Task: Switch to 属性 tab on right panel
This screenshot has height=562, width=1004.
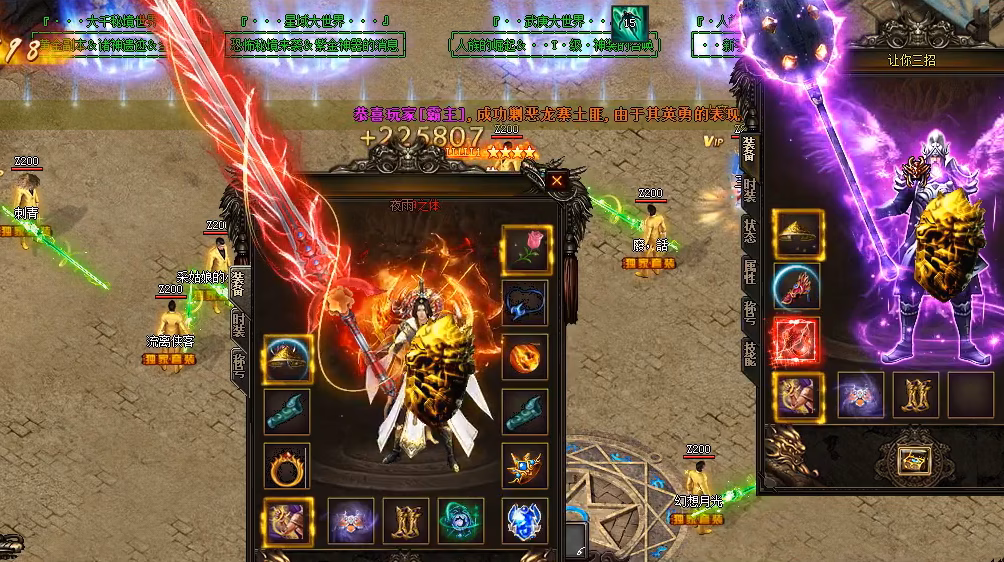Action: tap(749, 272)
